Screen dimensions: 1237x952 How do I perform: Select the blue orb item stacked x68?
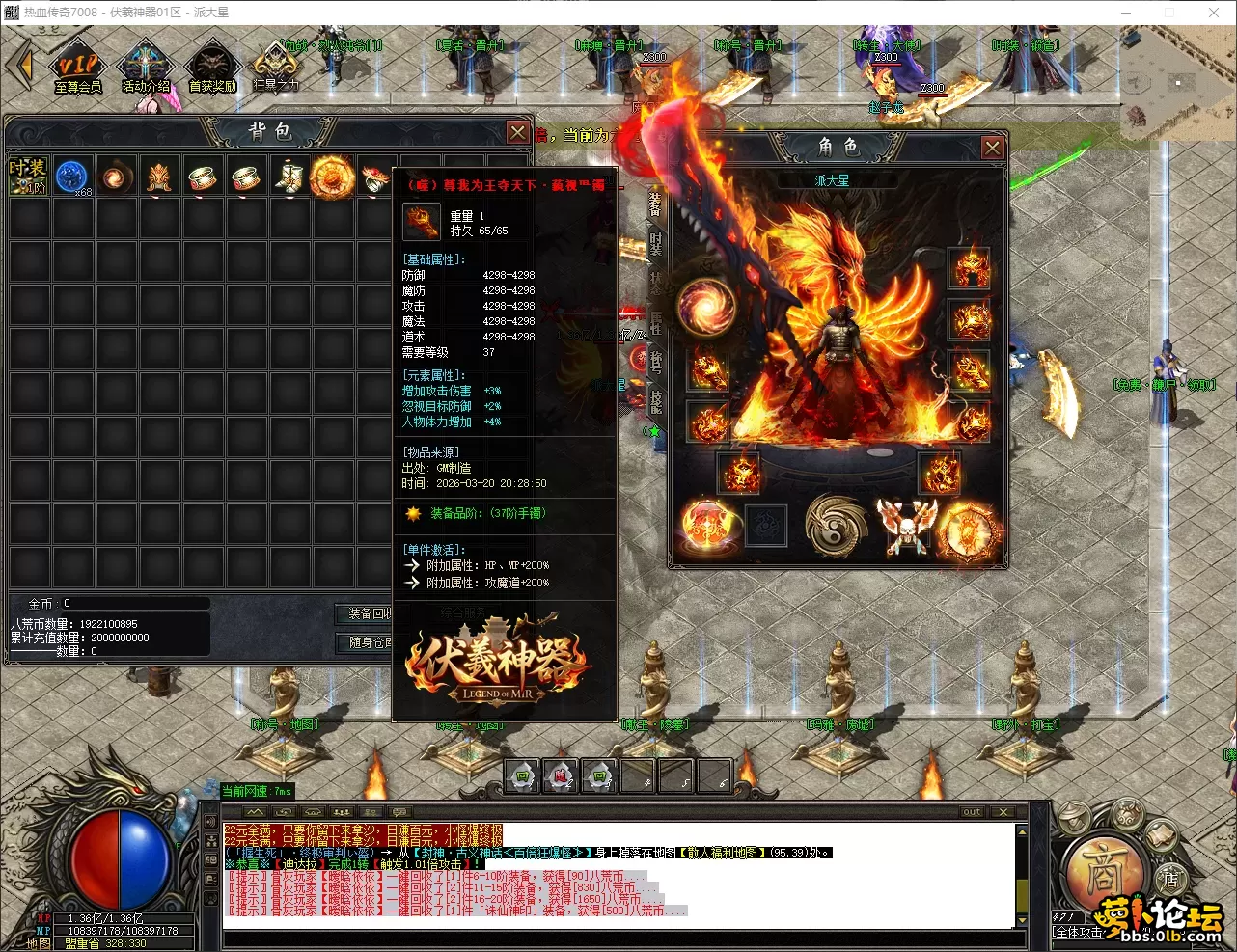coord(72,177)
